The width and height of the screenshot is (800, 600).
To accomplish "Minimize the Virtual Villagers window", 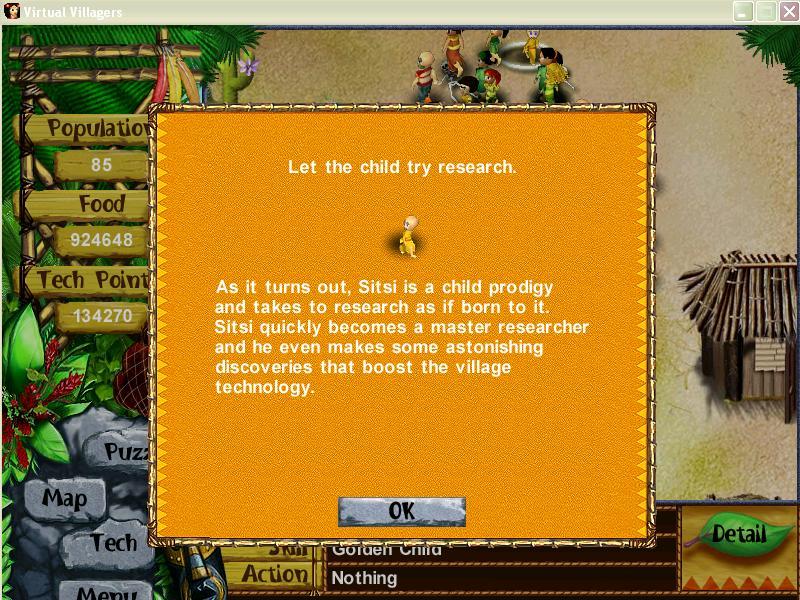I will click(743, 12).
